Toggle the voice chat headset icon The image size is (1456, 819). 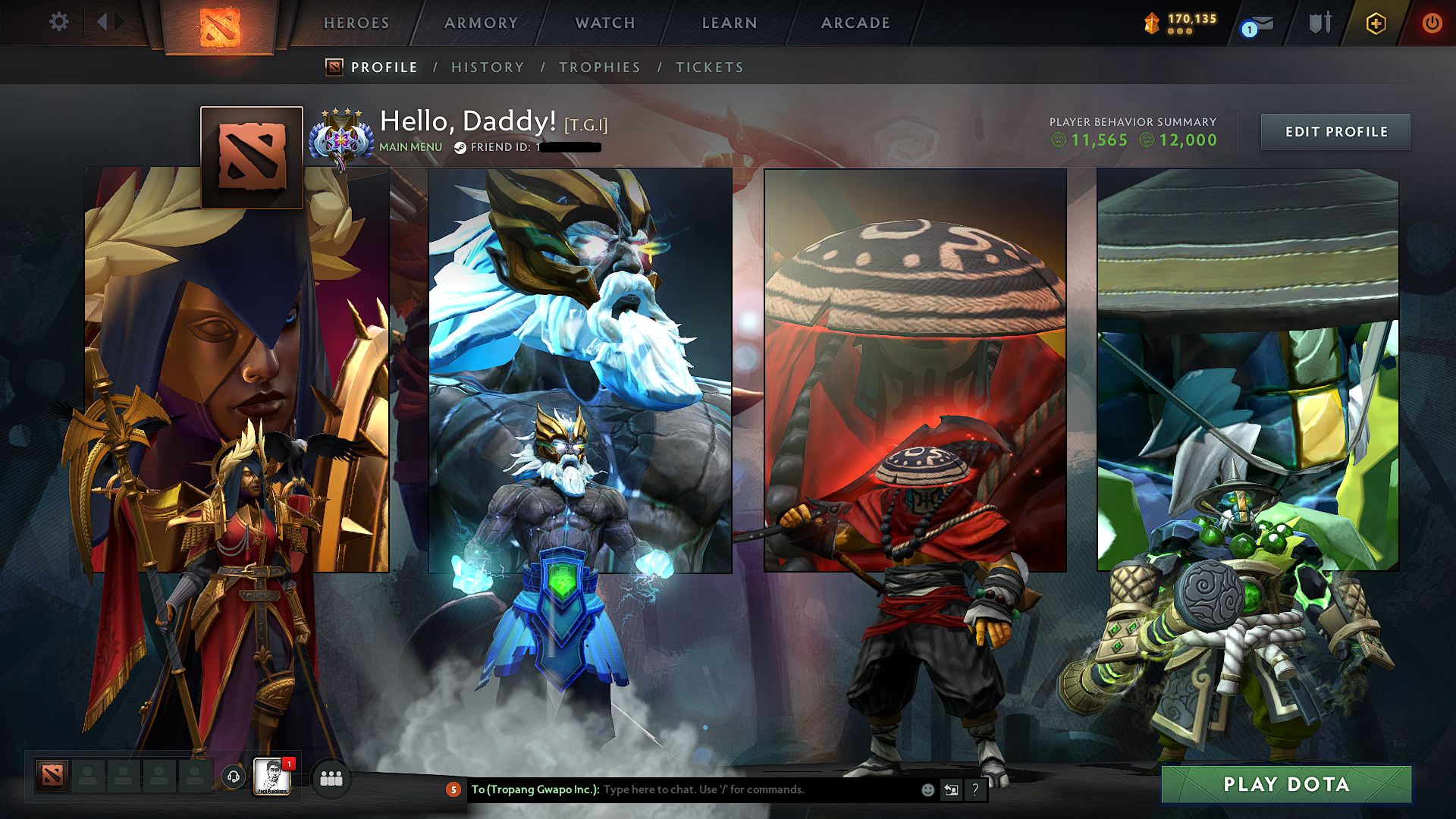click(x=233, y=777)
